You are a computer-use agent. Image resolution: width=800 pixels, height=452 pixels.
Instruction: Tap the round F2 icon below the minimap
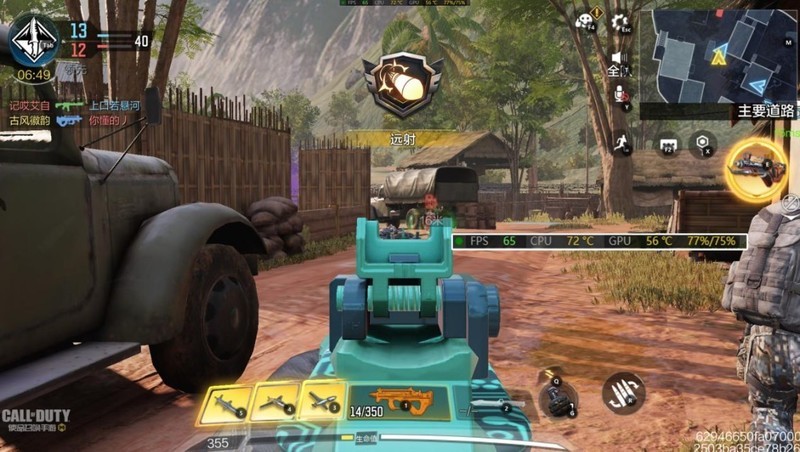[668, 144]
